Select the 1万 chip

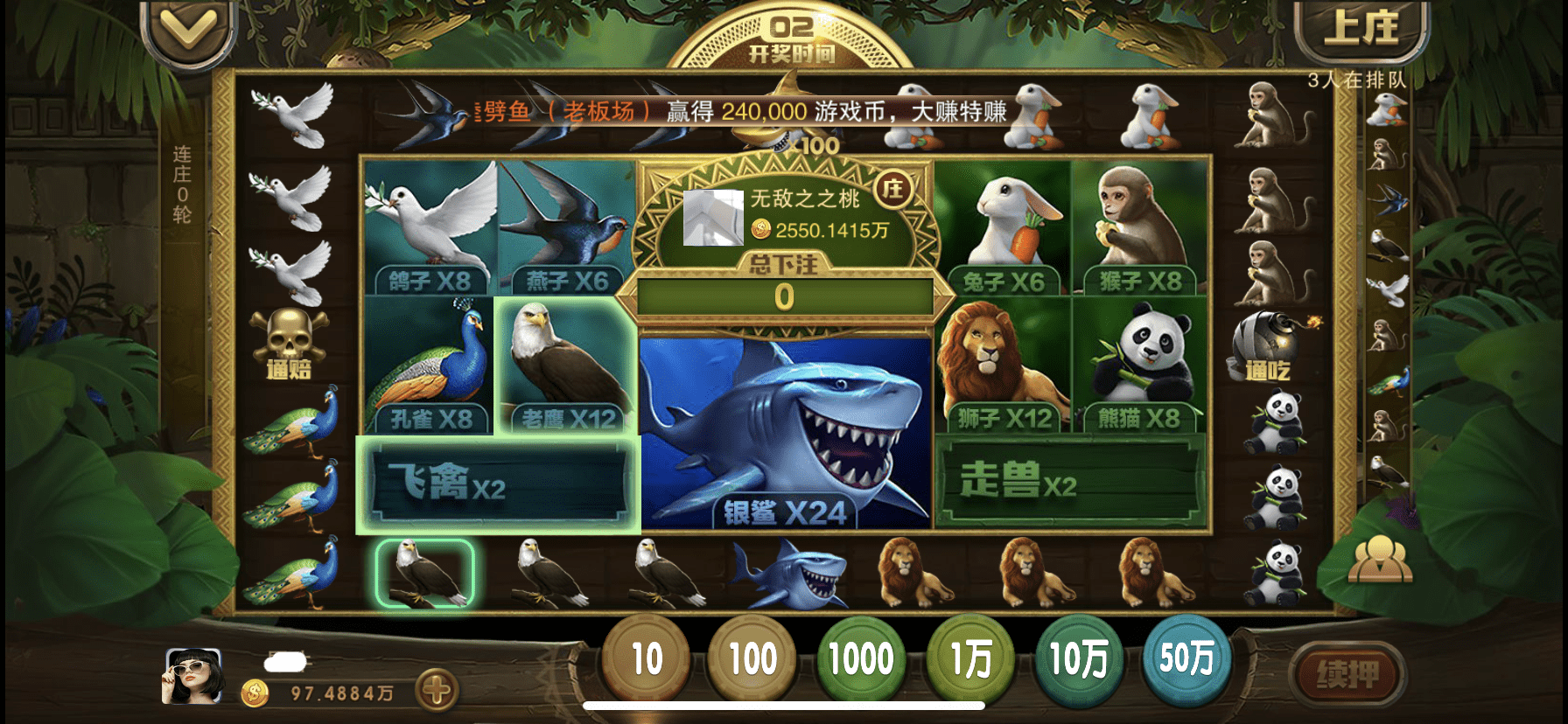coord(970,659)
